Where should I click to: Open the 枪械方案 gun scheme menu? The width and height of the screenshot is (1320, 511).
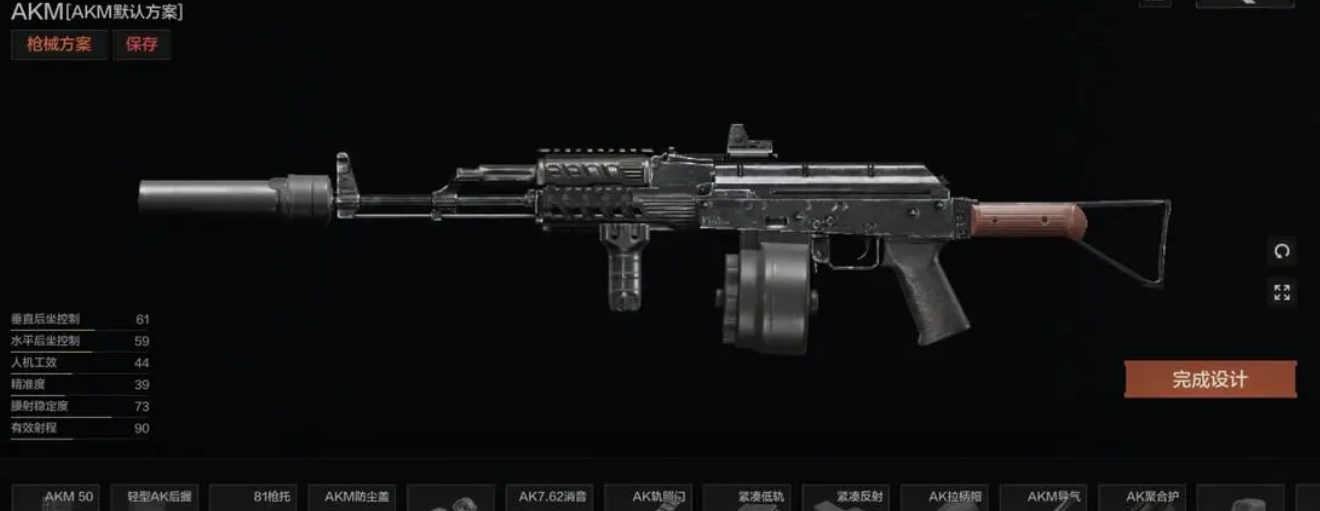point(58,44)
